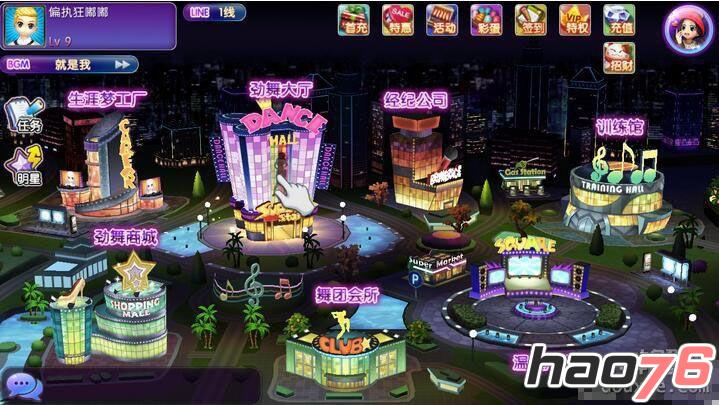
Task: Open the player avatar profile
Action: (24, 26)
